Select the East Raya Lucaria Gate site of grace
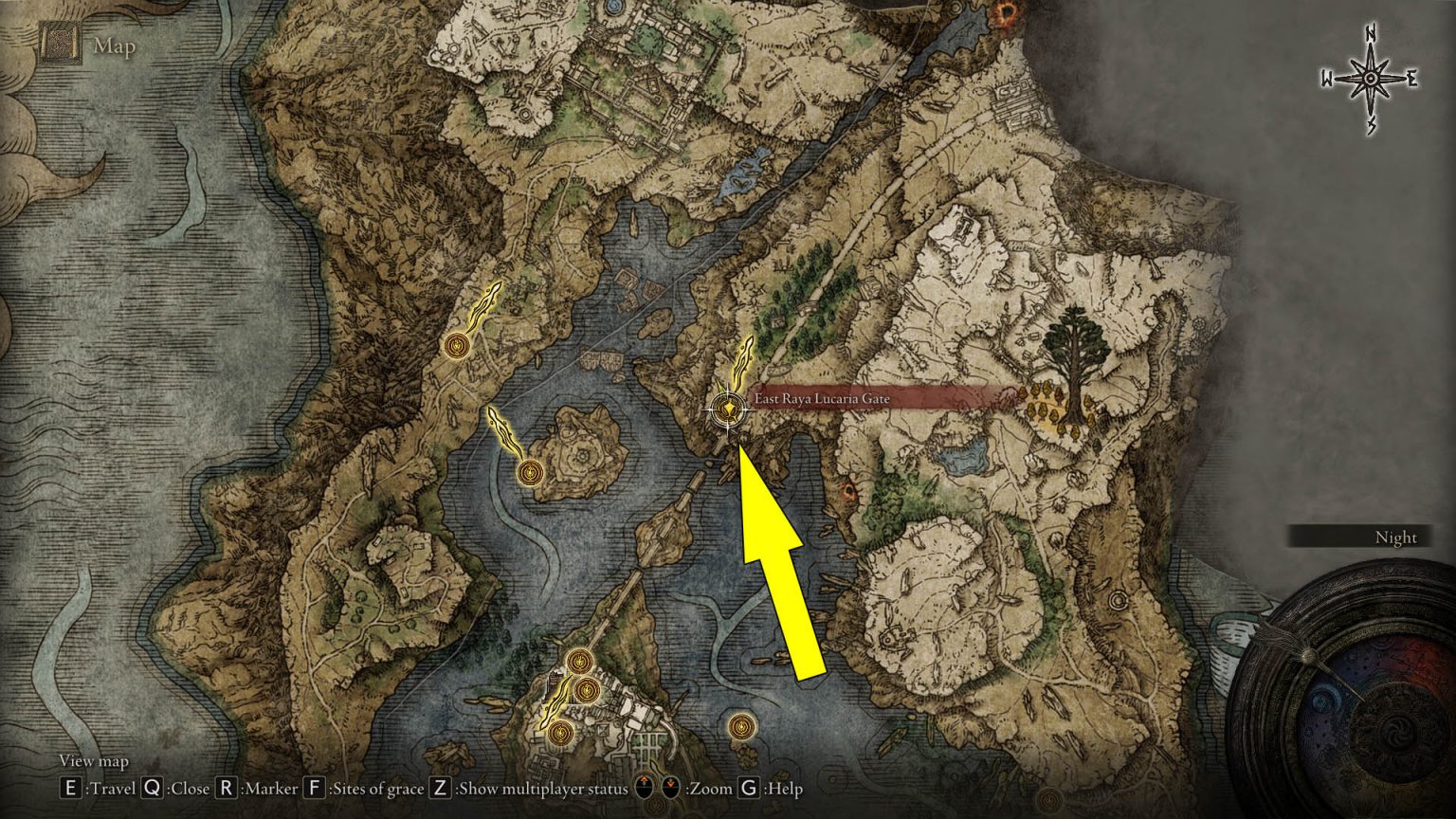1456x819 pixels. click(726, 408)
